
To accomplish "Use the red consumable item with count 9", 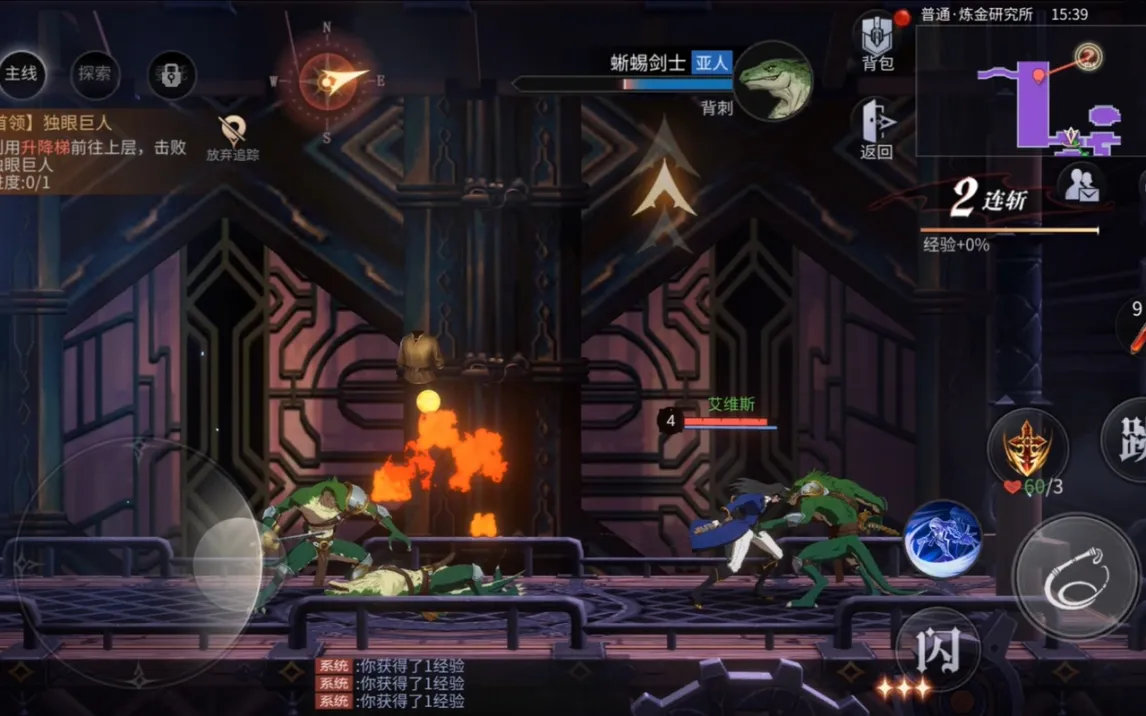I will click(1135, 327).
